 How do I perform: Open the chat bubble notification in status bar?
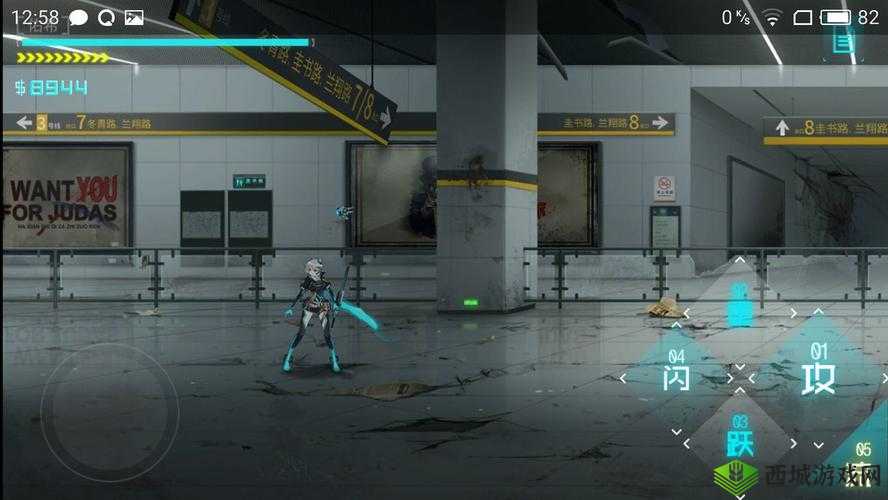pos(79,17)
